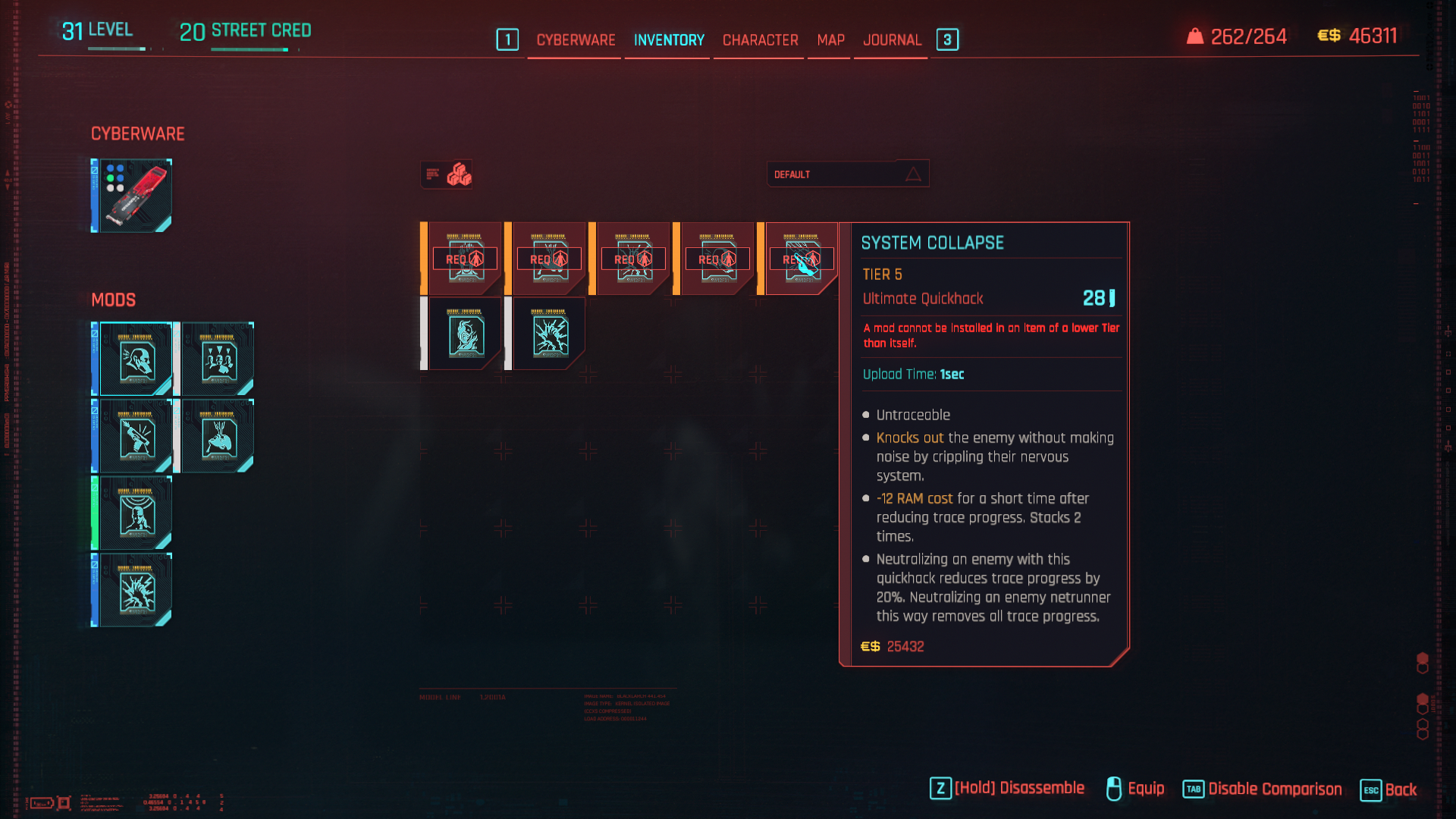Click the eurodollar balance of 46311
This screenshot has width=1456, height=819.
tap(1373, 35)
